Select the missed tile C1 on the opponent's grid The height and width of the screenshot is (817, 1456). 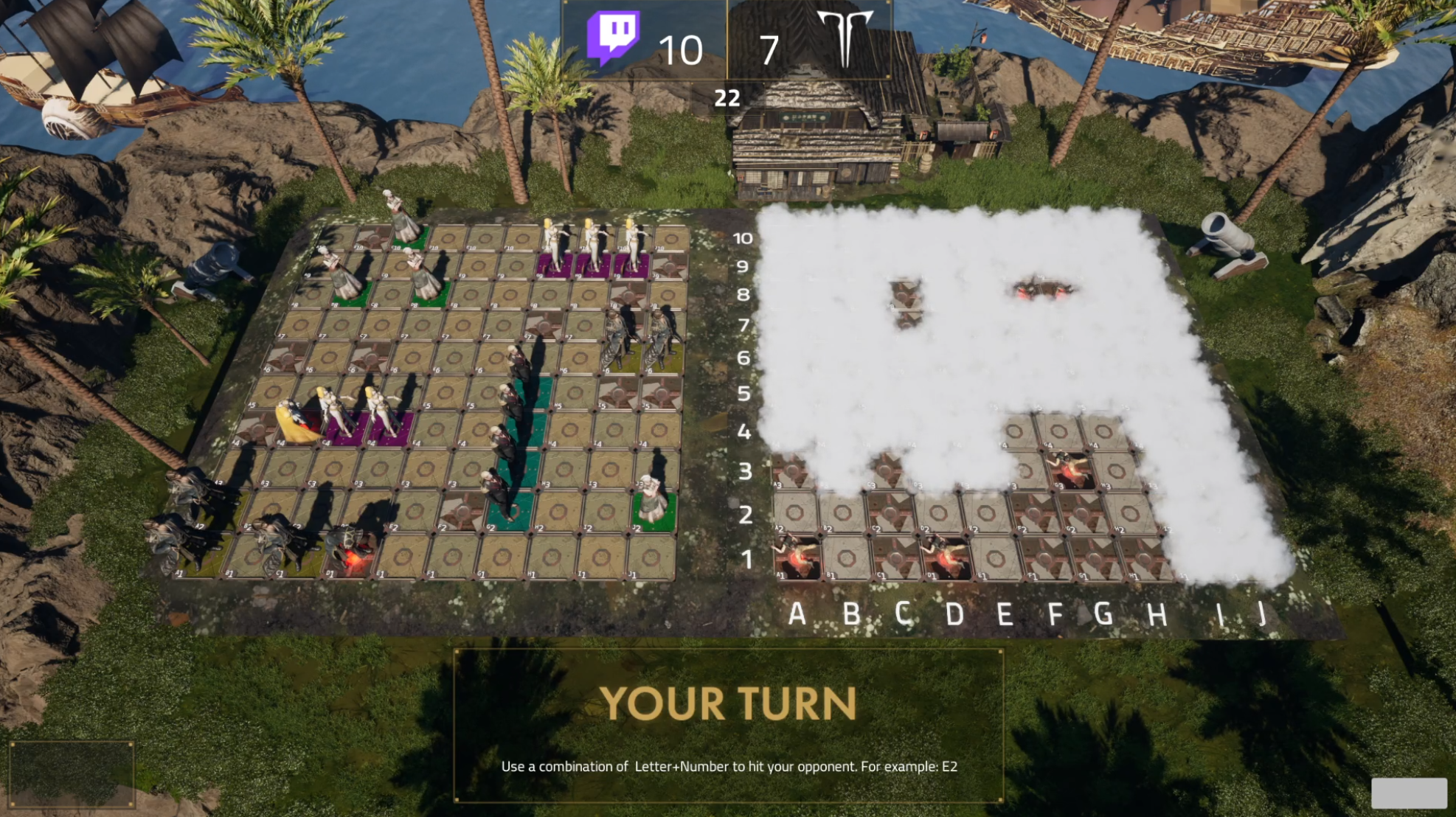(x=896, y=557)
